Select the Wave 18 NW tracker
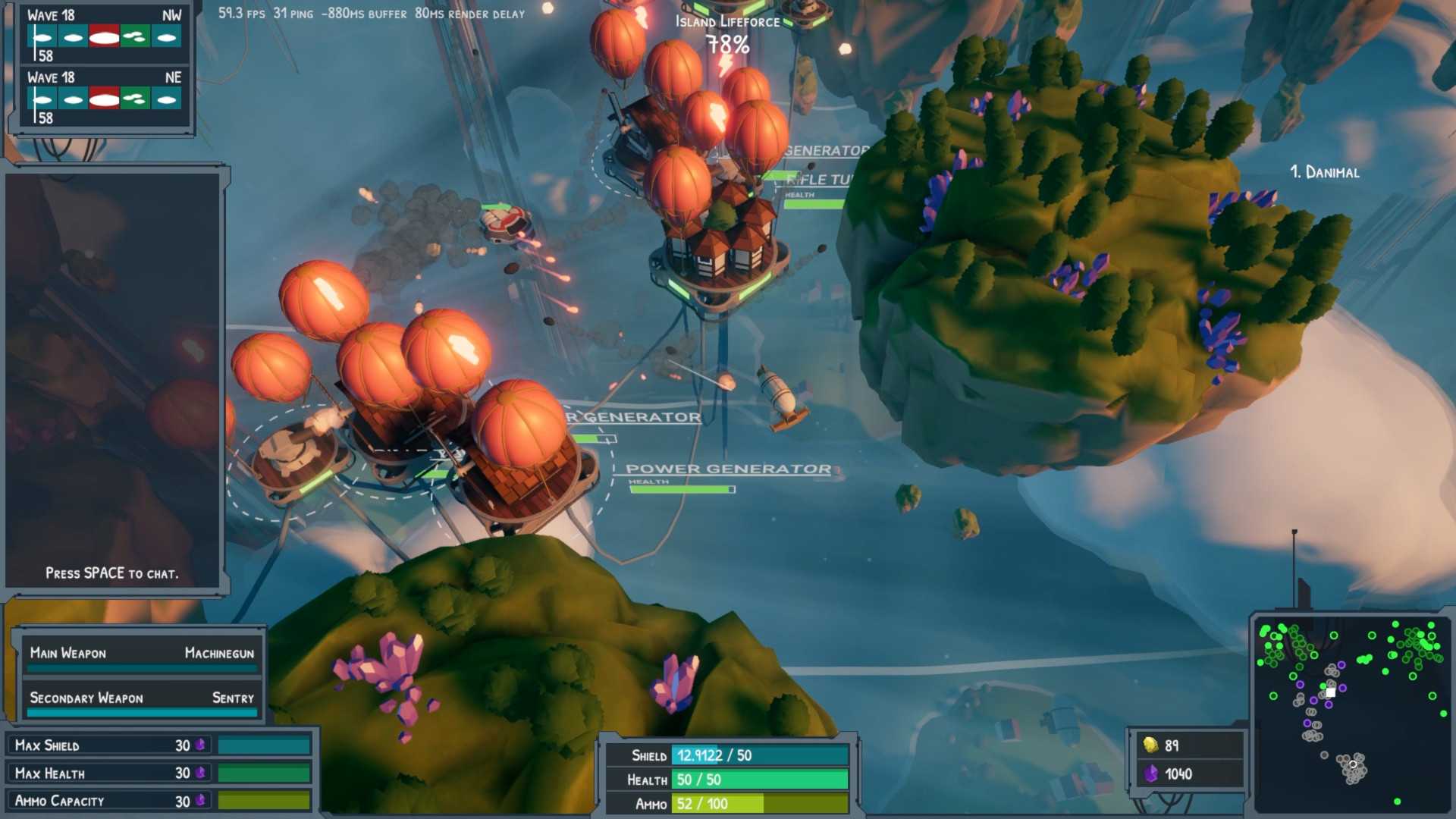This screenshot has width=1456, height=819. click(104, 35)
